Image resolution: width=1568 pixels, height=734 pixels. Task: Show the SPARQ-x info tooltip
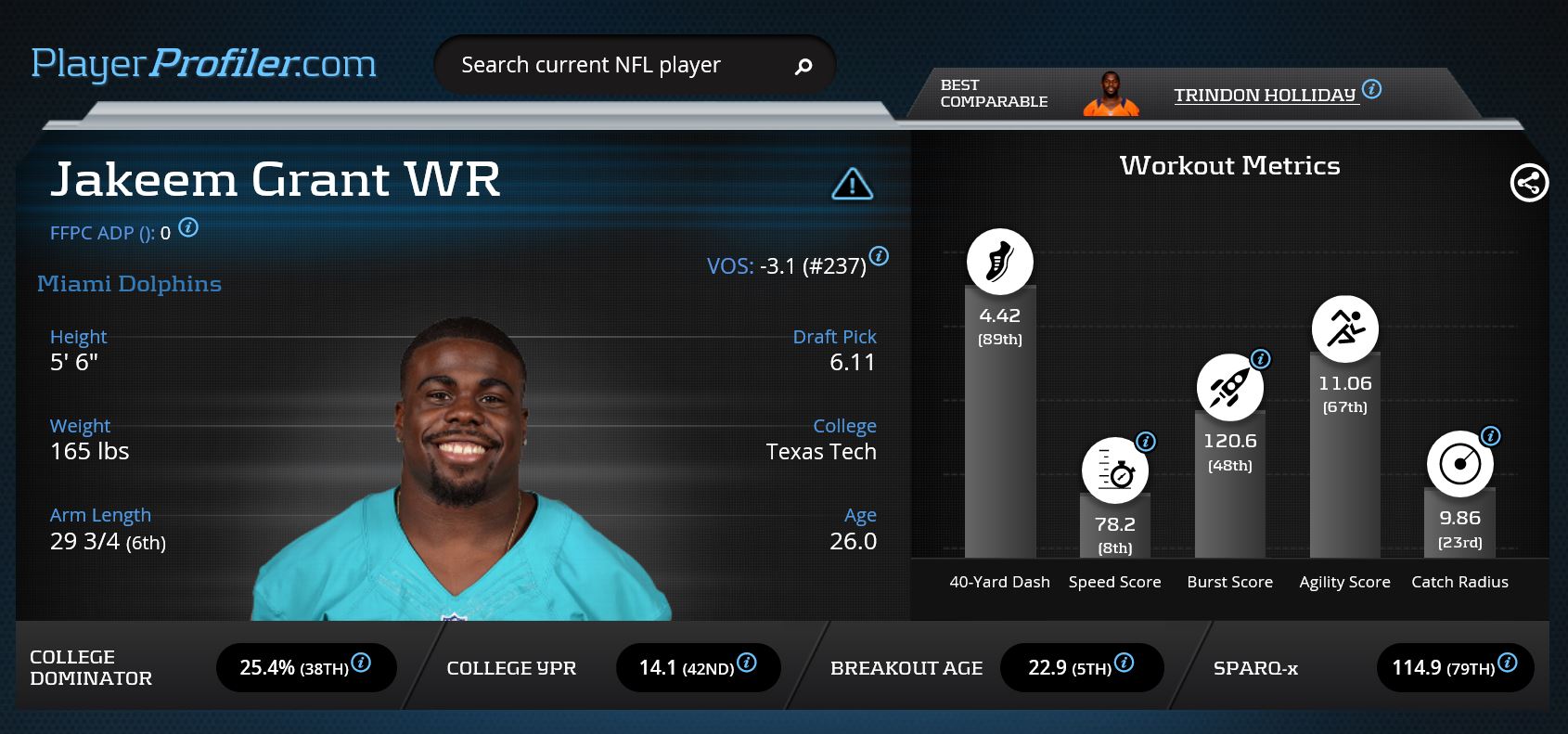coord(1508,663)
